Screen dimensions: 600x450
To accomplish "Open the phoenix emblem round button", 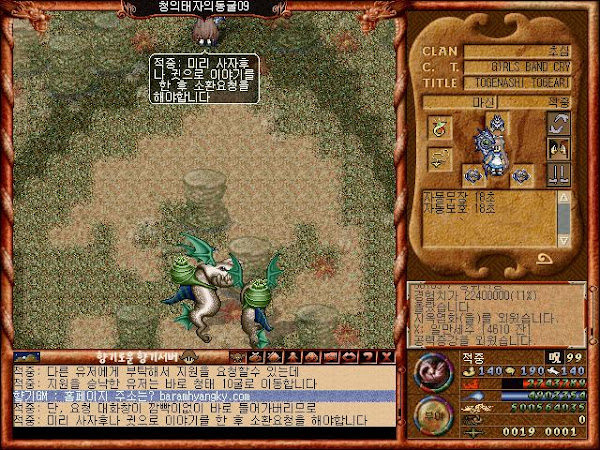I will pos(434,371).
